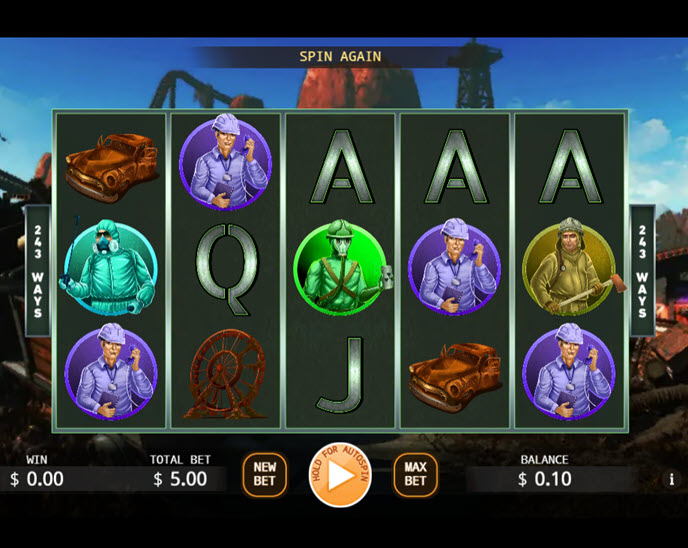Spin the reels with the orange play button
This screenshot has width=688, height=548.
340,475
